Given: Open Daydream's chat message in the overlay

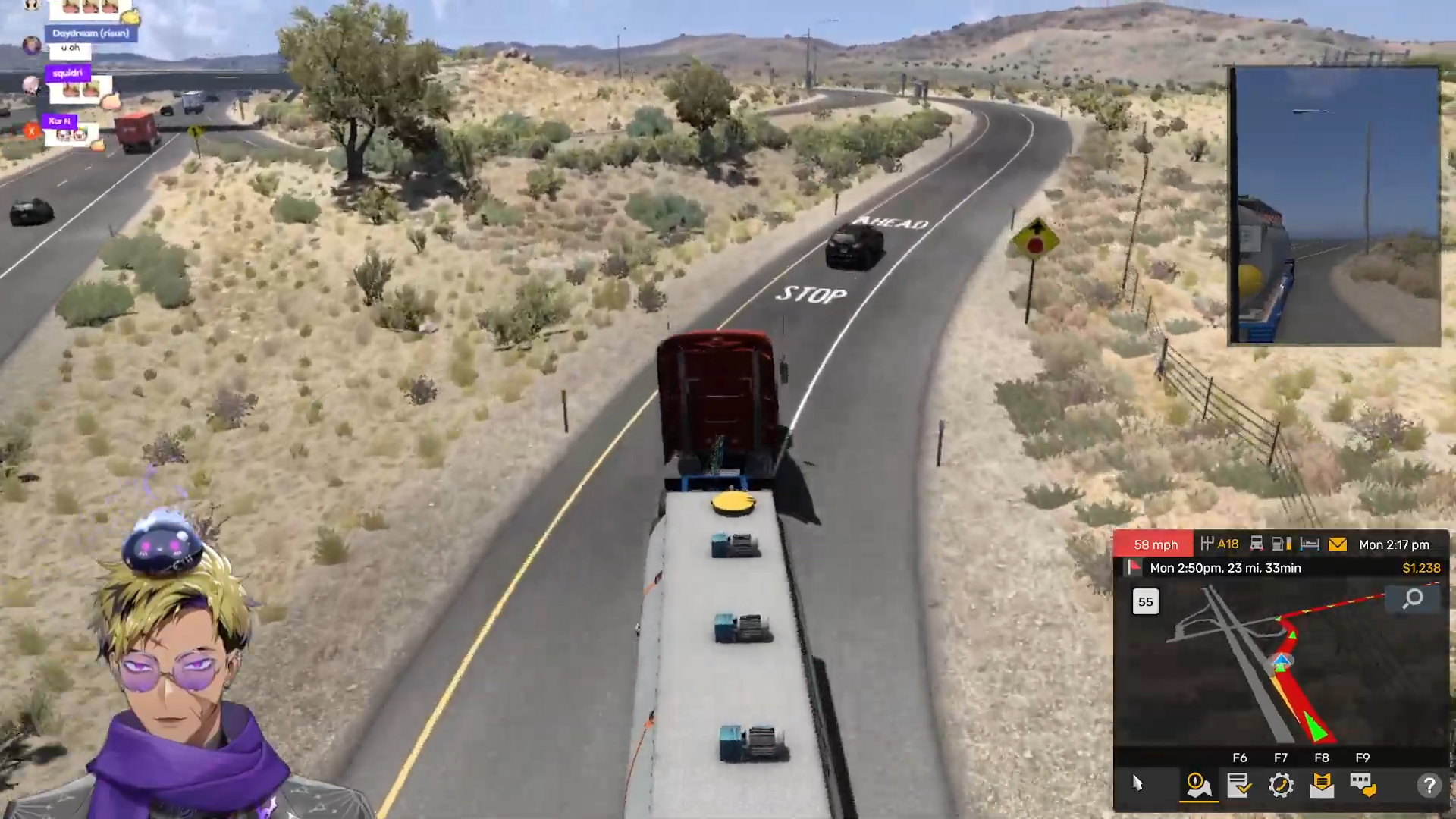Looking at the screenshot, I should tap(71, 48).
